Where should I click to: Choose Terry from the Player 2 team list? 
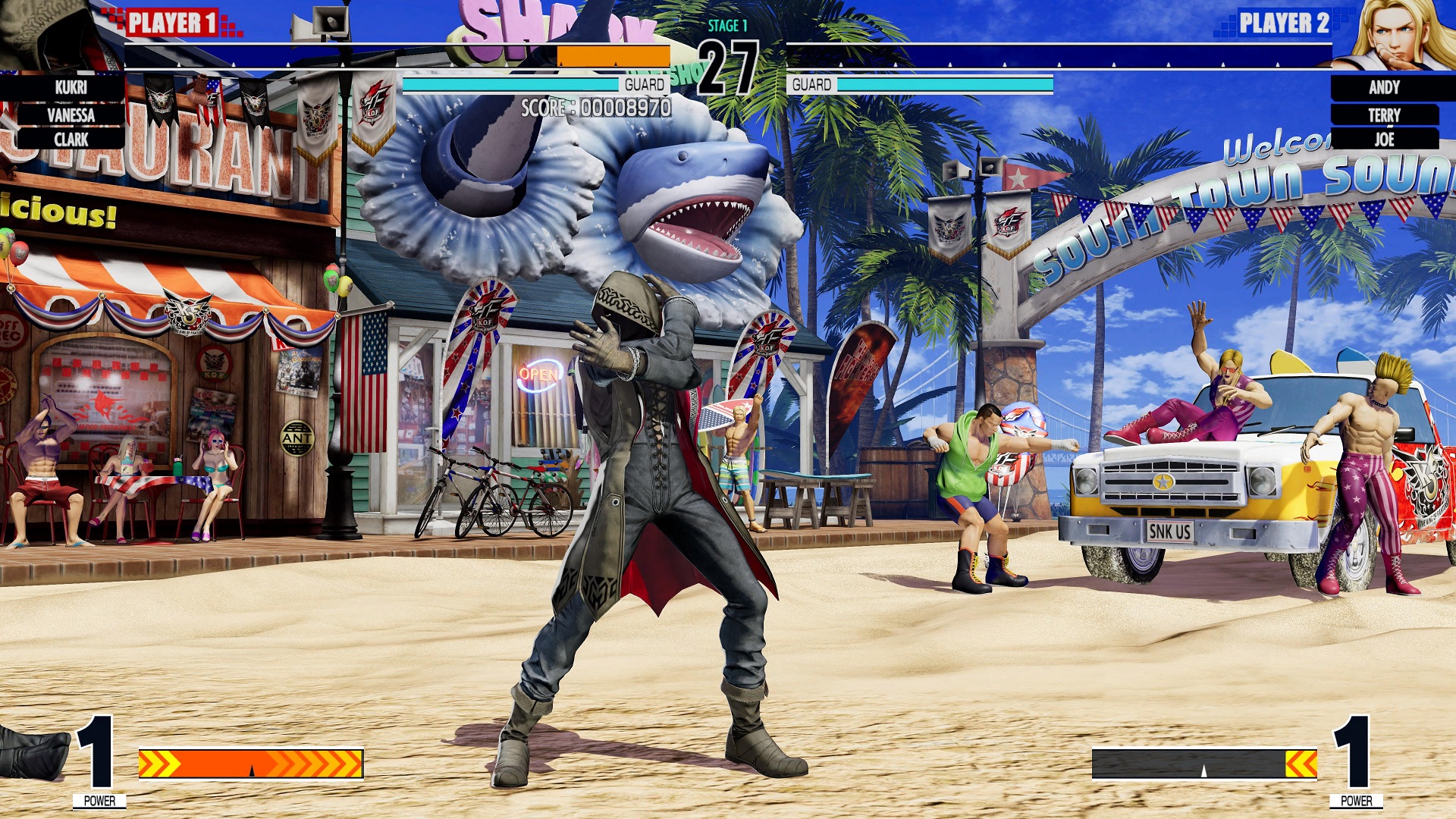click(1384, 115)
